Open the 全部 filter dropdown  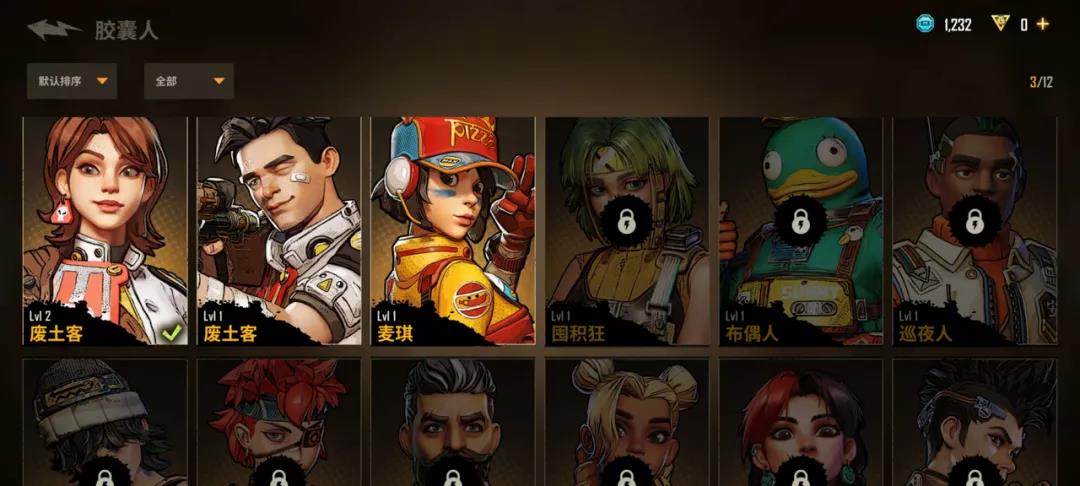[189, 81]
